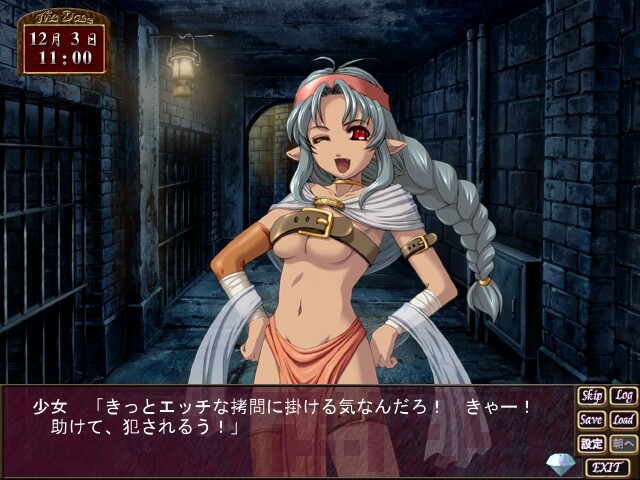Image resolution: width=640 pixels, height=480 pixels.
Task: Advance dialogue via the diamond icon
Action: (561, 464)
